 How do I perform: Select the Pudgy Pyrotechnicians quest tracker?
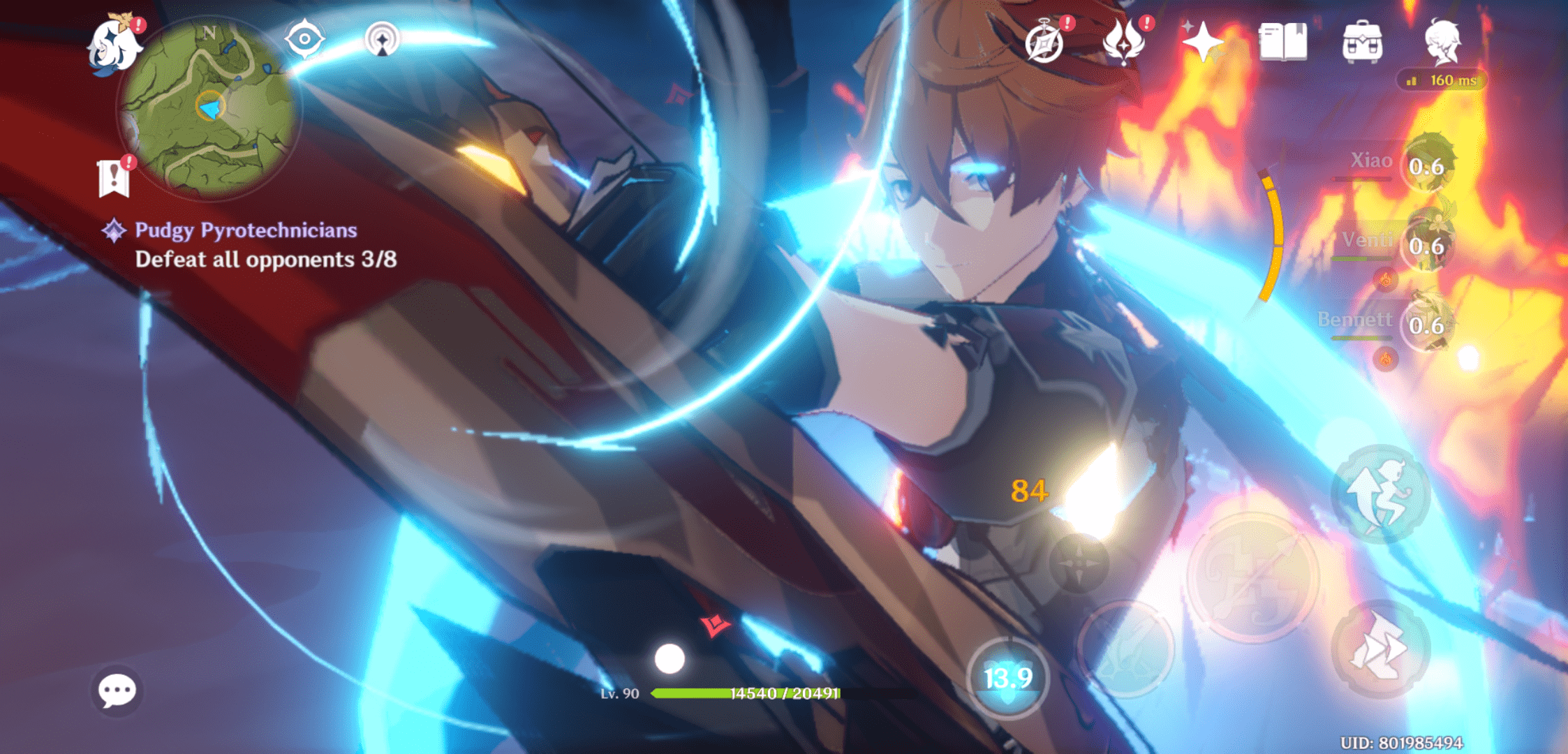click(x=246, y=230)
